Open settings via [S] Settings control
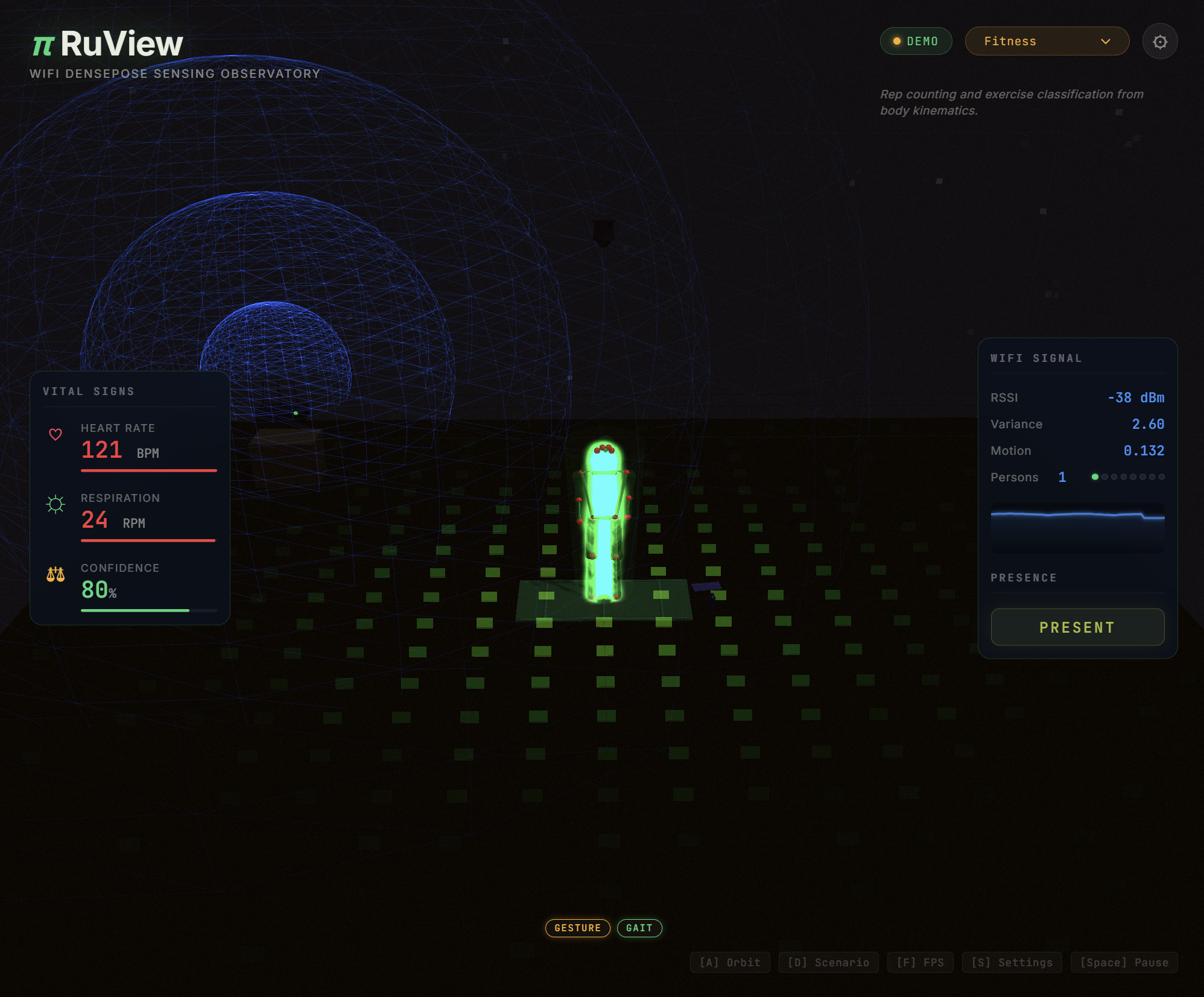The height and width of the screenshot is (997, 1204). 1012,963
